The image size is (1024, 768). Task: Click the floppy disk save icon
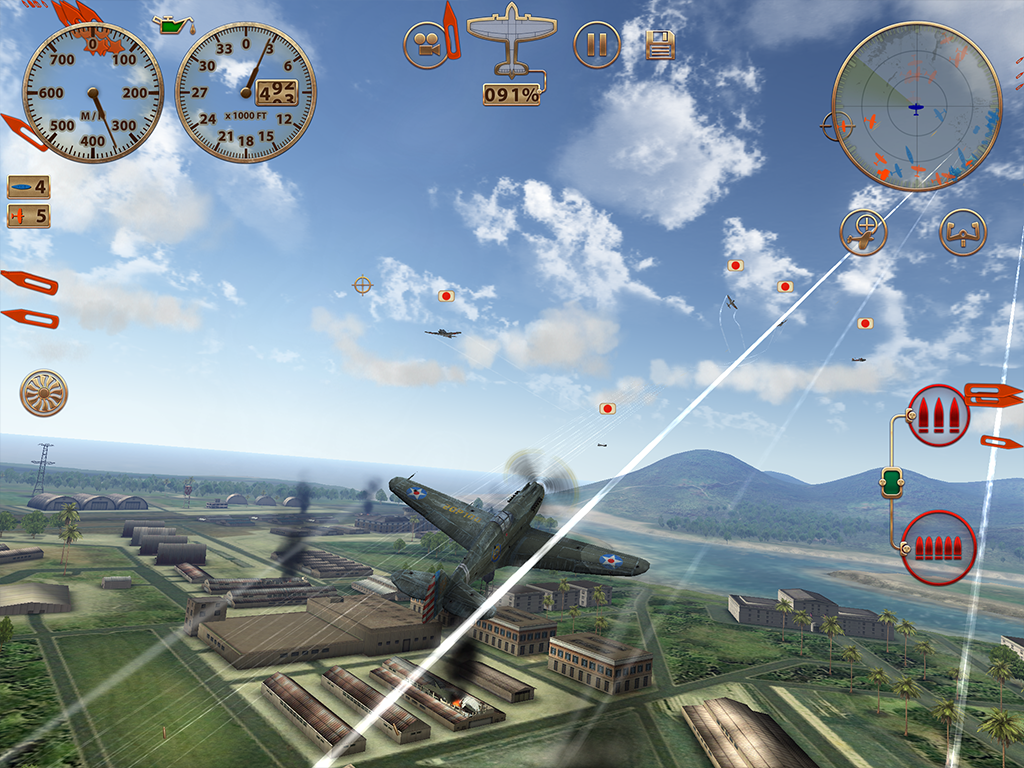coord(660,45)
